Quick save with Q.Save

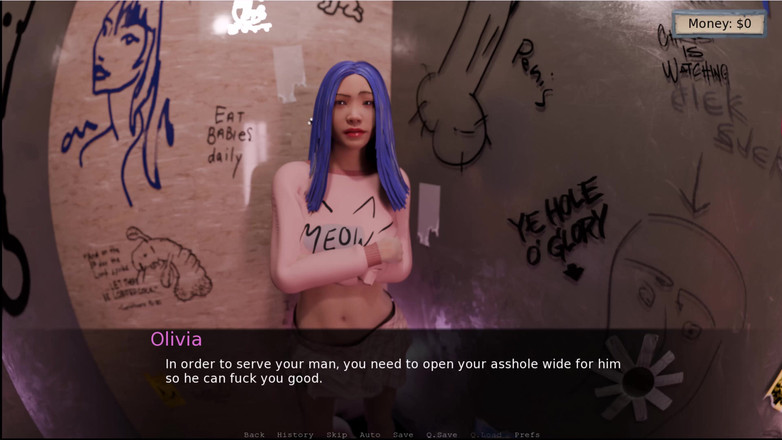coord(441,435)
